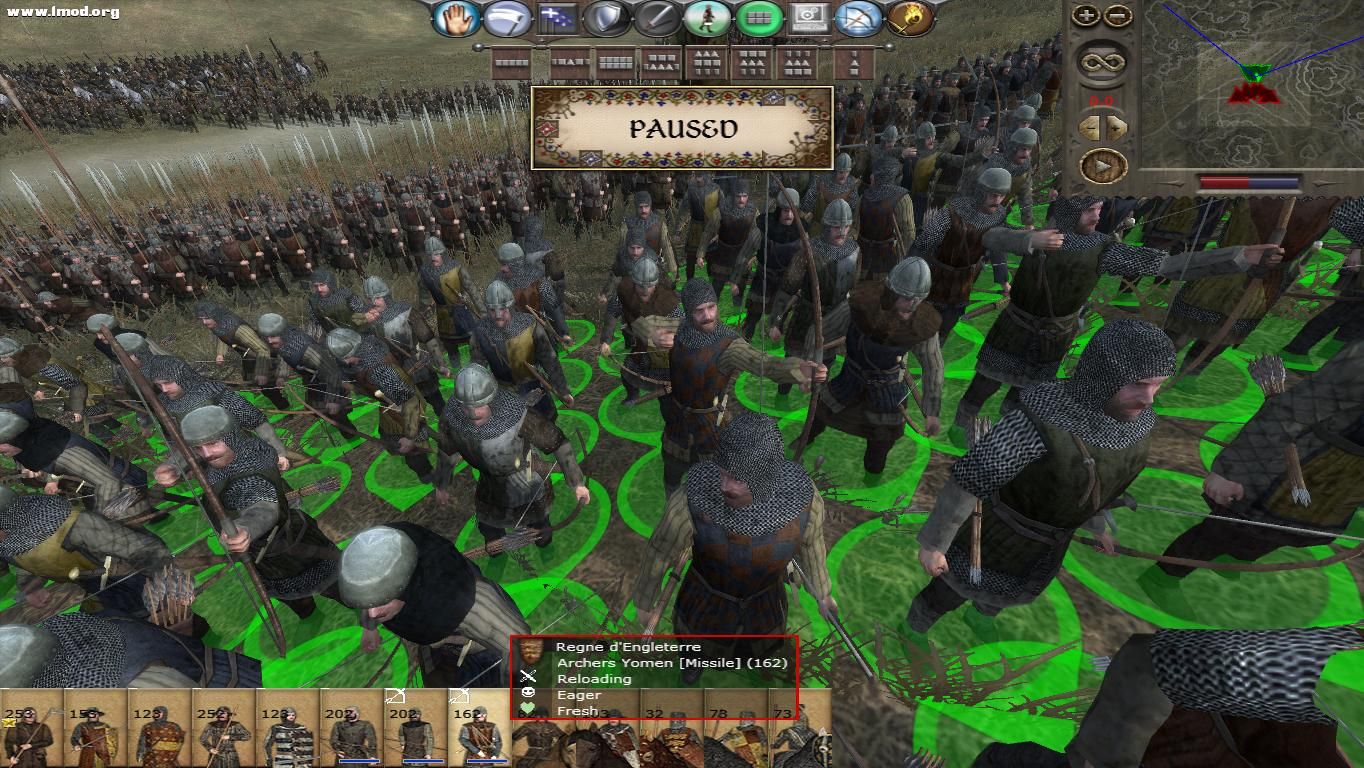The height and width of the screenshot is (768, 1364).
Task: Zoom in on the minimap with the plus button
Action: tap(1088, 16)
